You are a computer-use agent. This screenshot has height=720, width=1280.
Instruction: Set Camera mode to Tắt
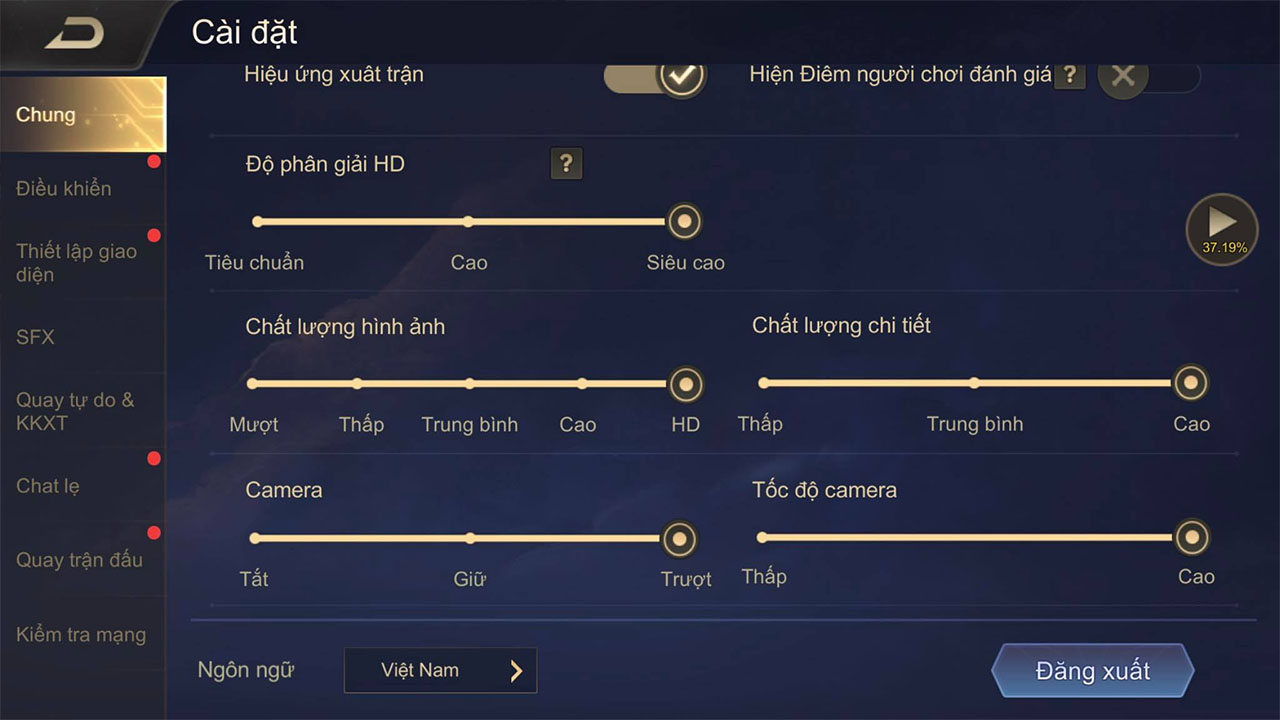pos(254,539)
